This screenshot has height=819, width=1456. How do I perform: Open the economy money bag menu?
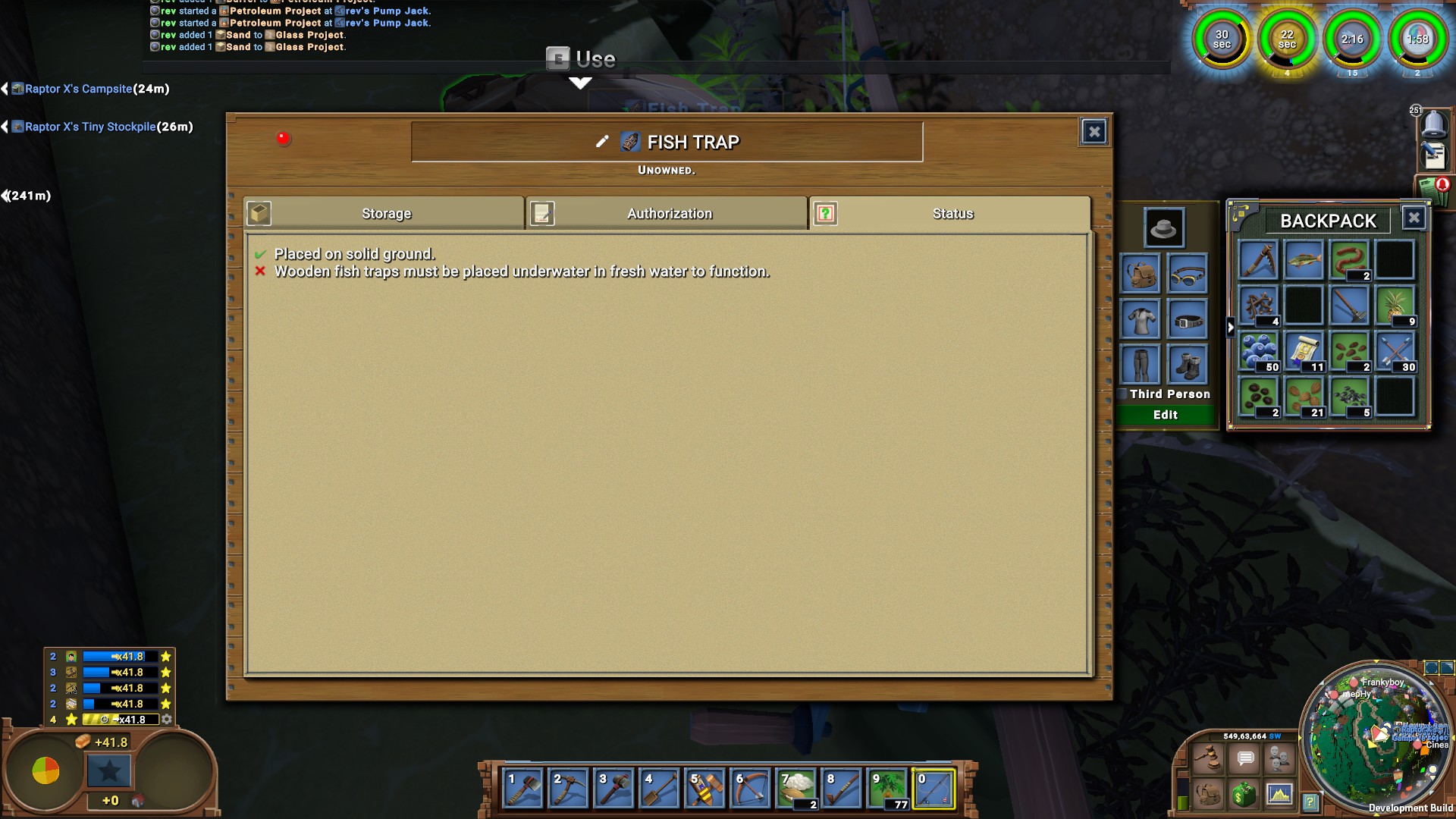pyautogui.click(x=1244, y=795)
